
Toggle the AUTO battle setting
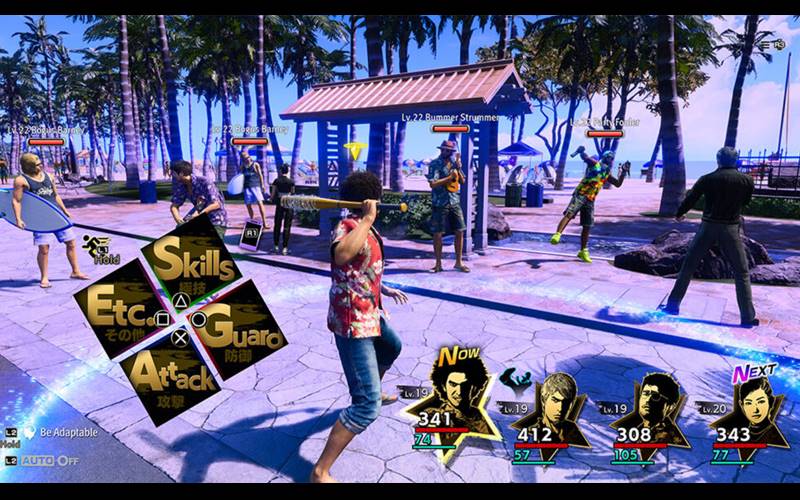point(48,460)
